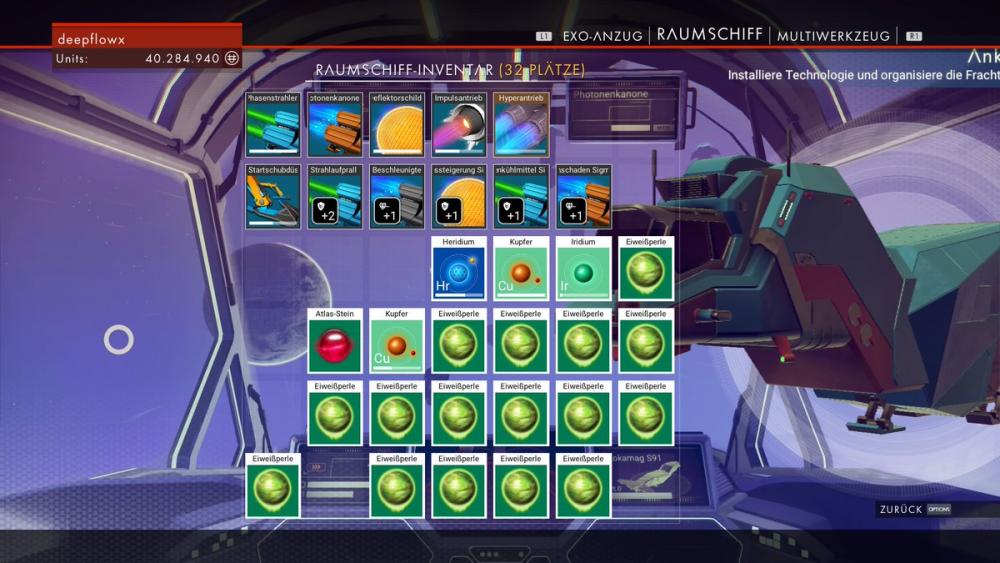Click the Impulsantrieb engine slot

(459, 125)
